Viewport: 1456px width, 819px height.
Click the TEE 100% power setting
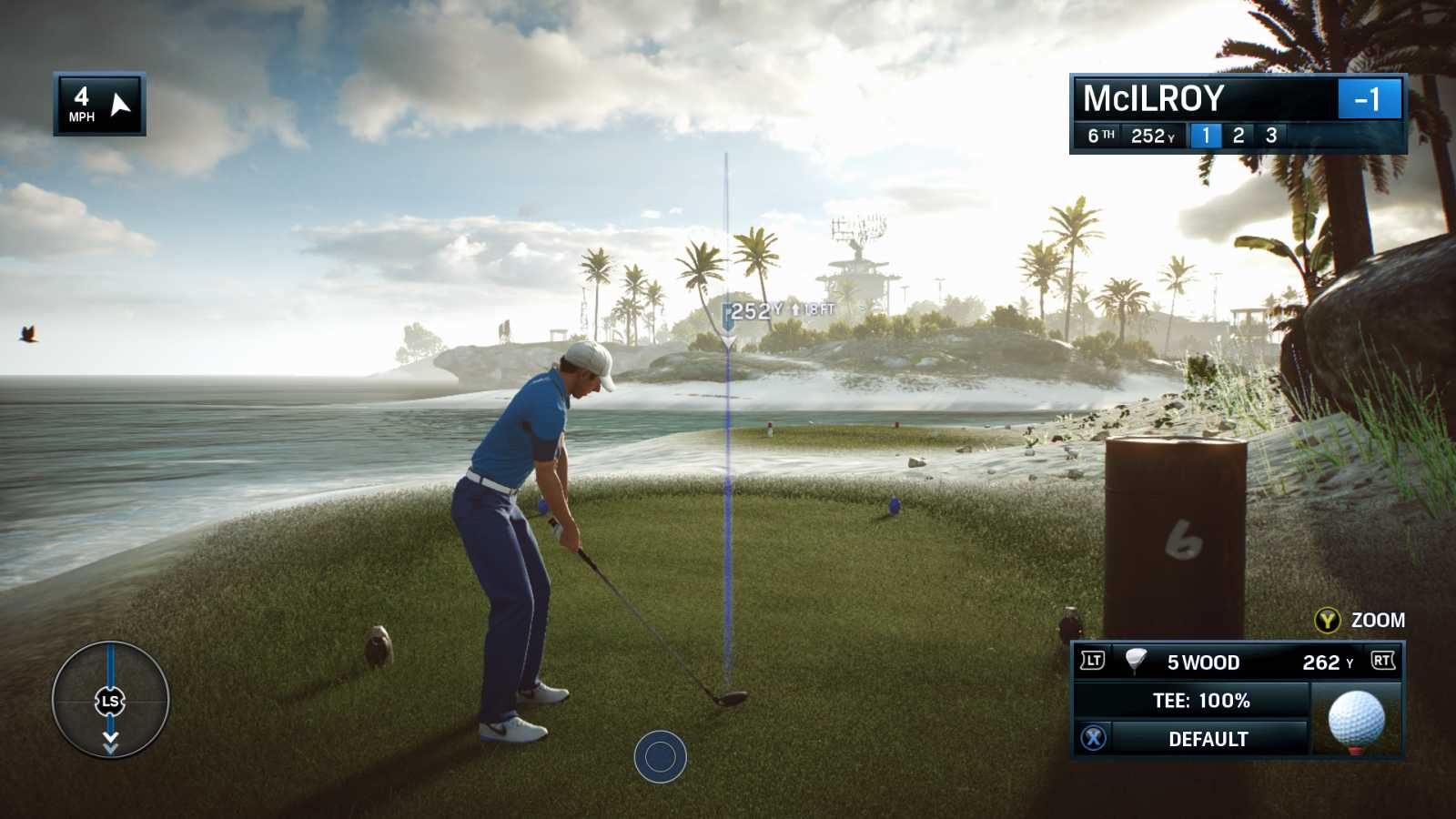tap(1200, 701)
